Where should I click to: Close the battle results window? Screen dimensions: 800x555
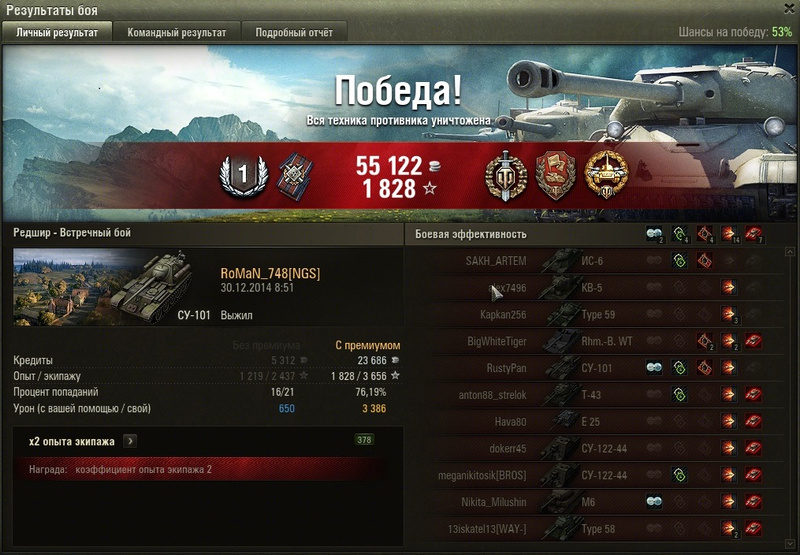click(786, 8)
